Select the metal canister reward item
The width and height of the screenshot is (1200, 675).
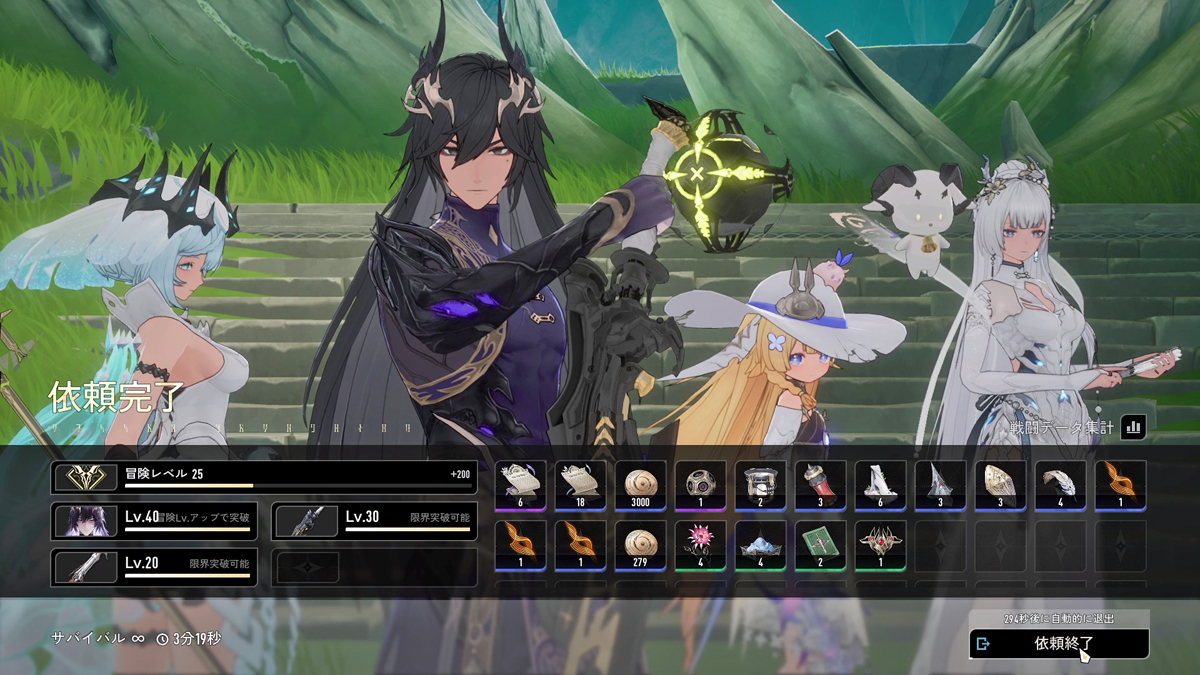760,486
